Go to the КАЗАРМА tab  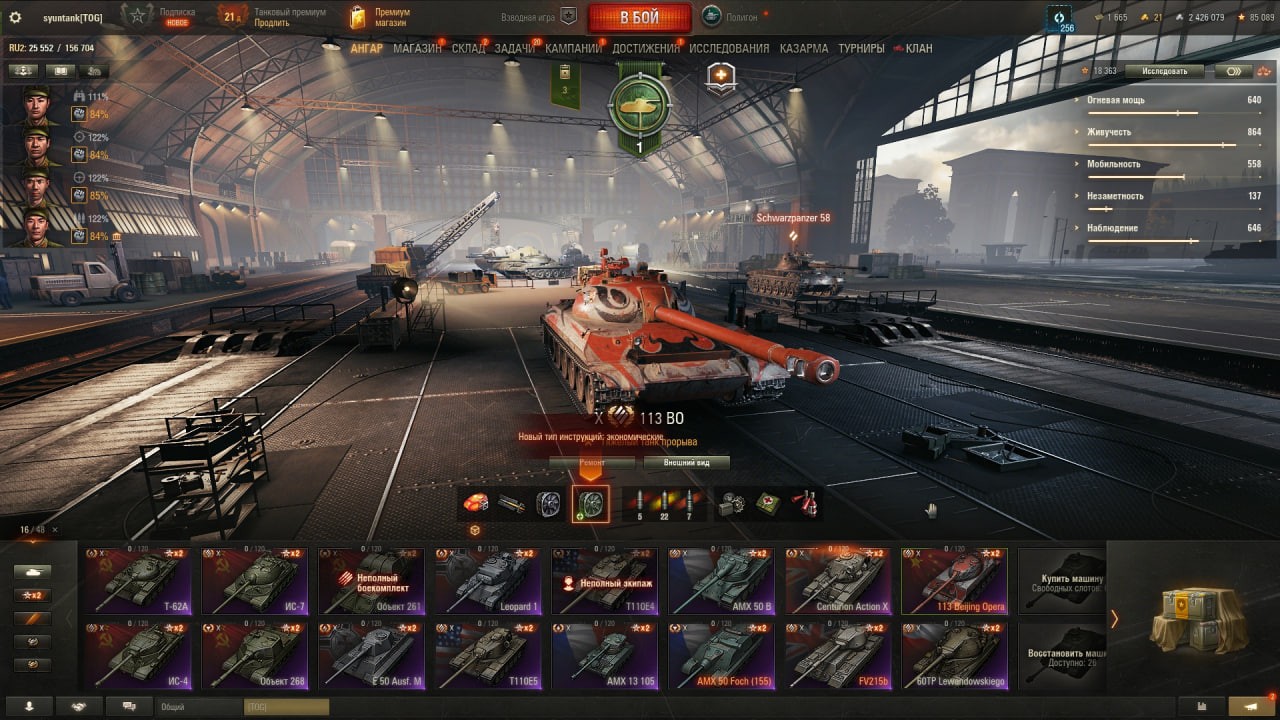804,48
